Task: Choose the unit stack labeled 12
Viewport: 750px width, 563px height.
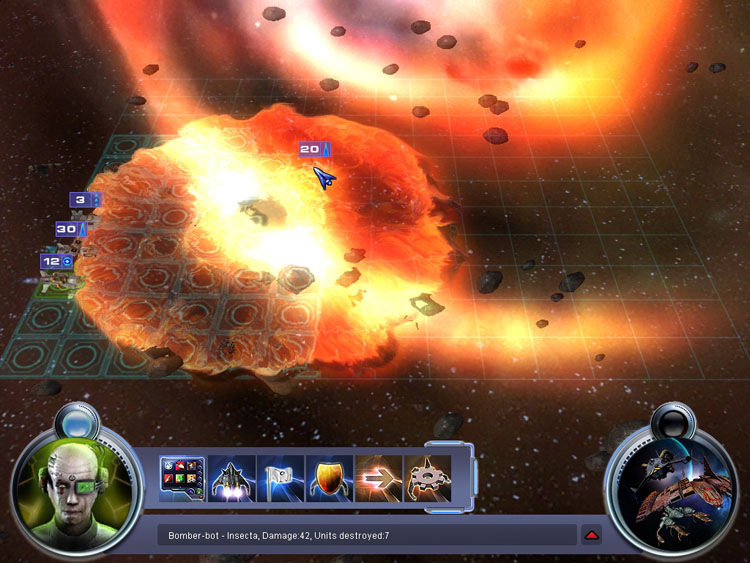Action: [x=56, y=262]
